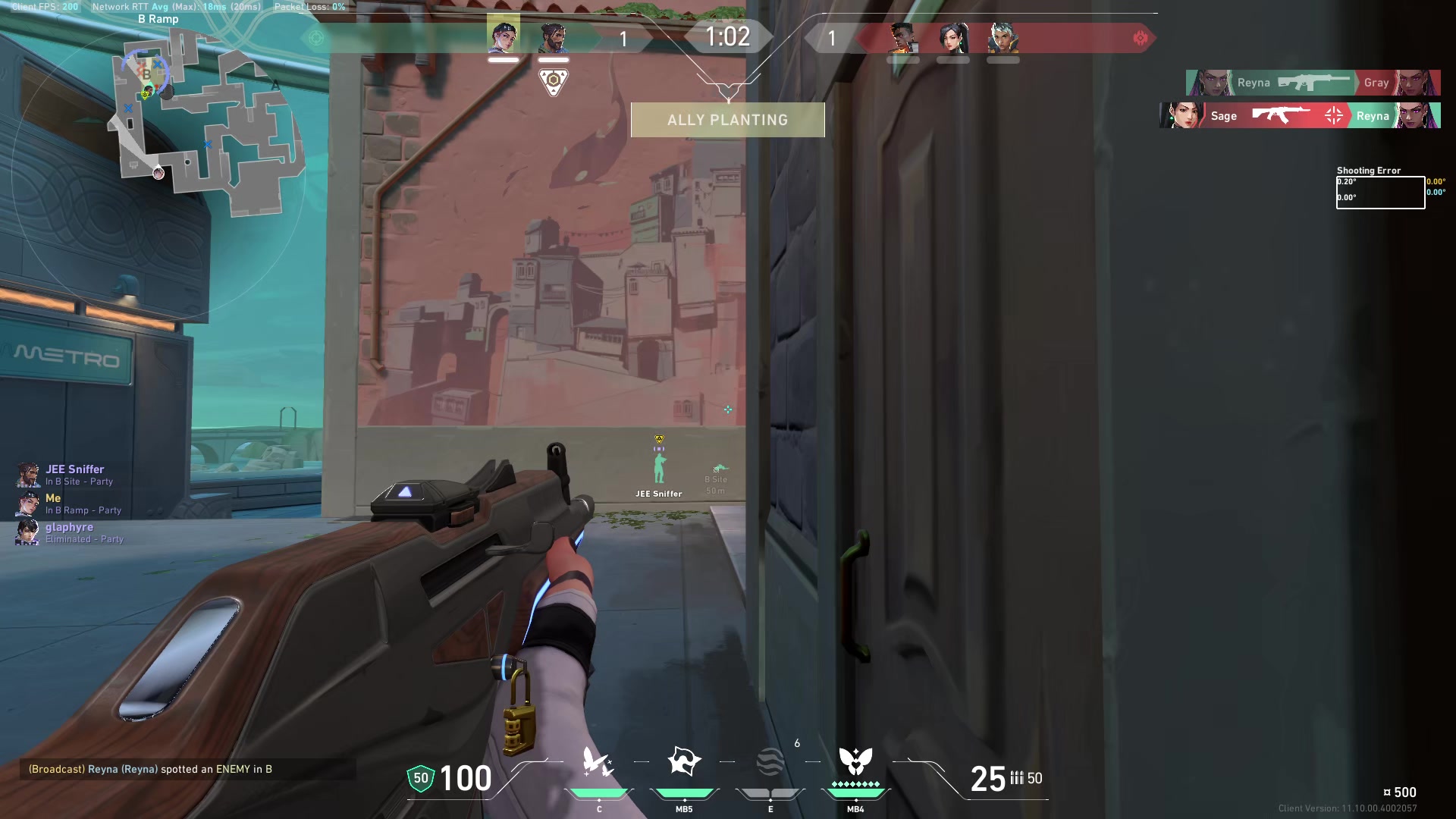
Task: Expand the round timer showing 1:02
Action: pyautogui.click(x=727, y=36)
